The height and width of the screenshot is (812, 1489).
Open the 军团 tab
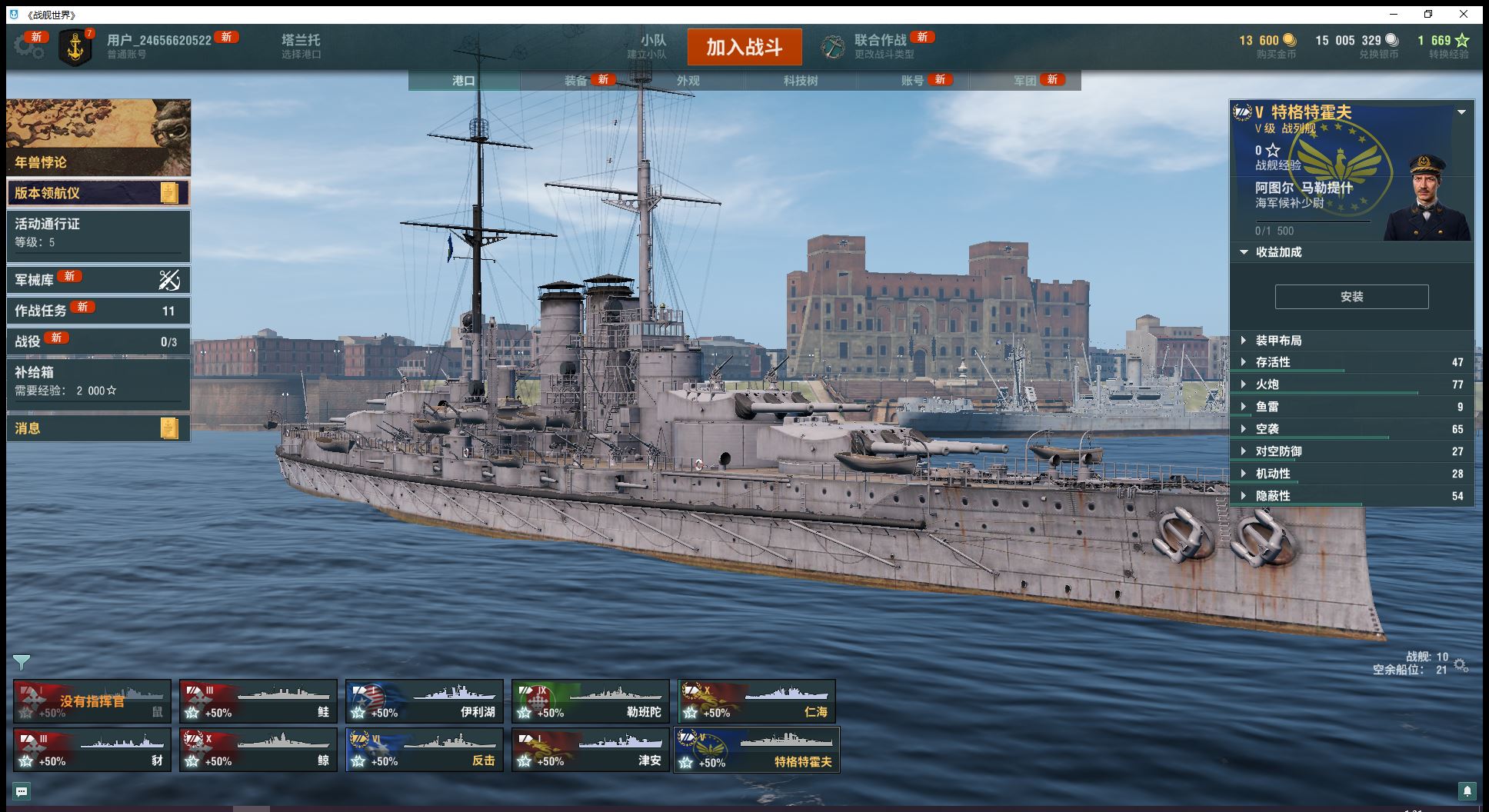coord(1024,81)
